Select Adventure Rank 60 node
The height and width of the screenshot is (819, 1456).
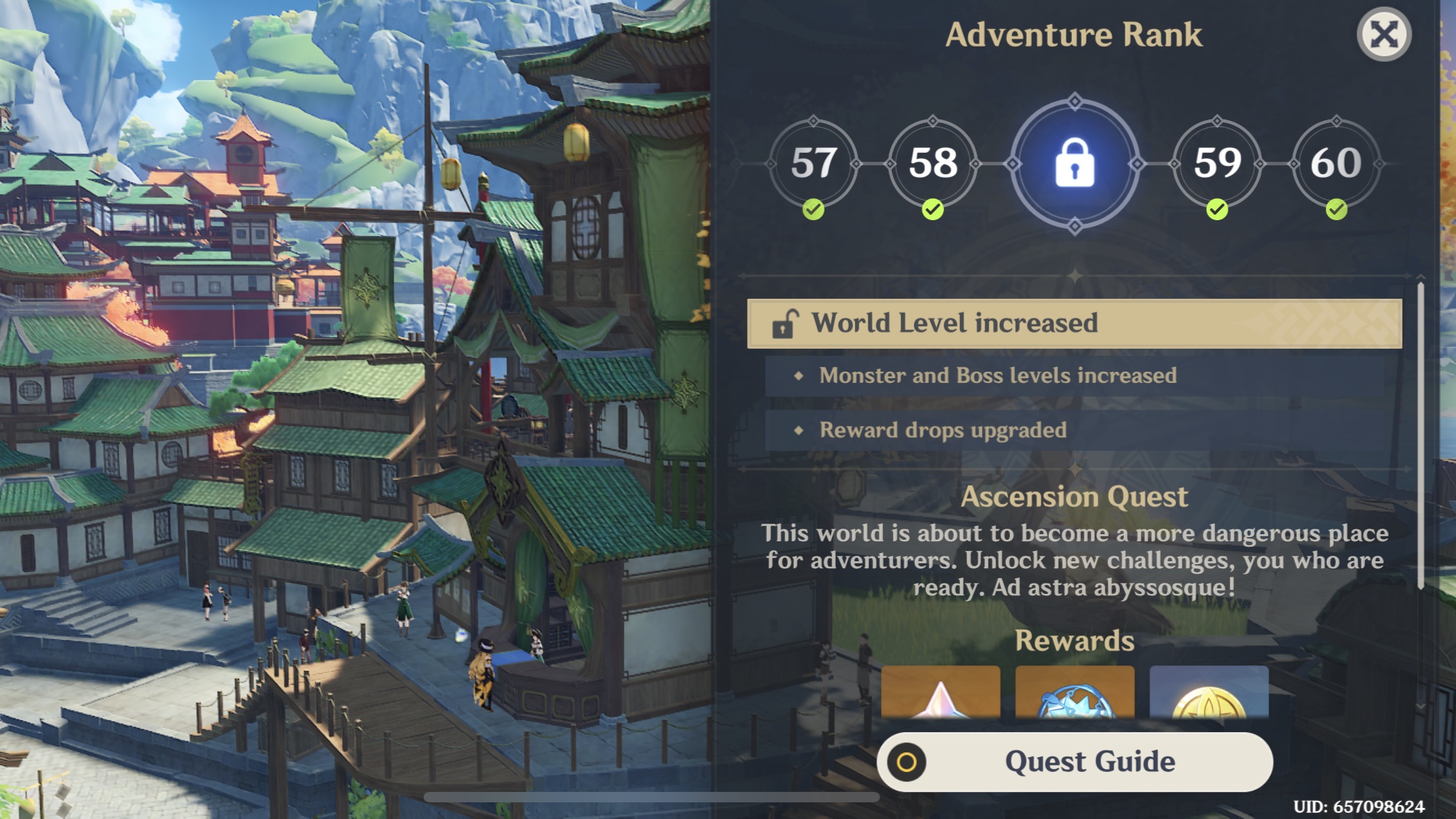[x=1336, y=163]
